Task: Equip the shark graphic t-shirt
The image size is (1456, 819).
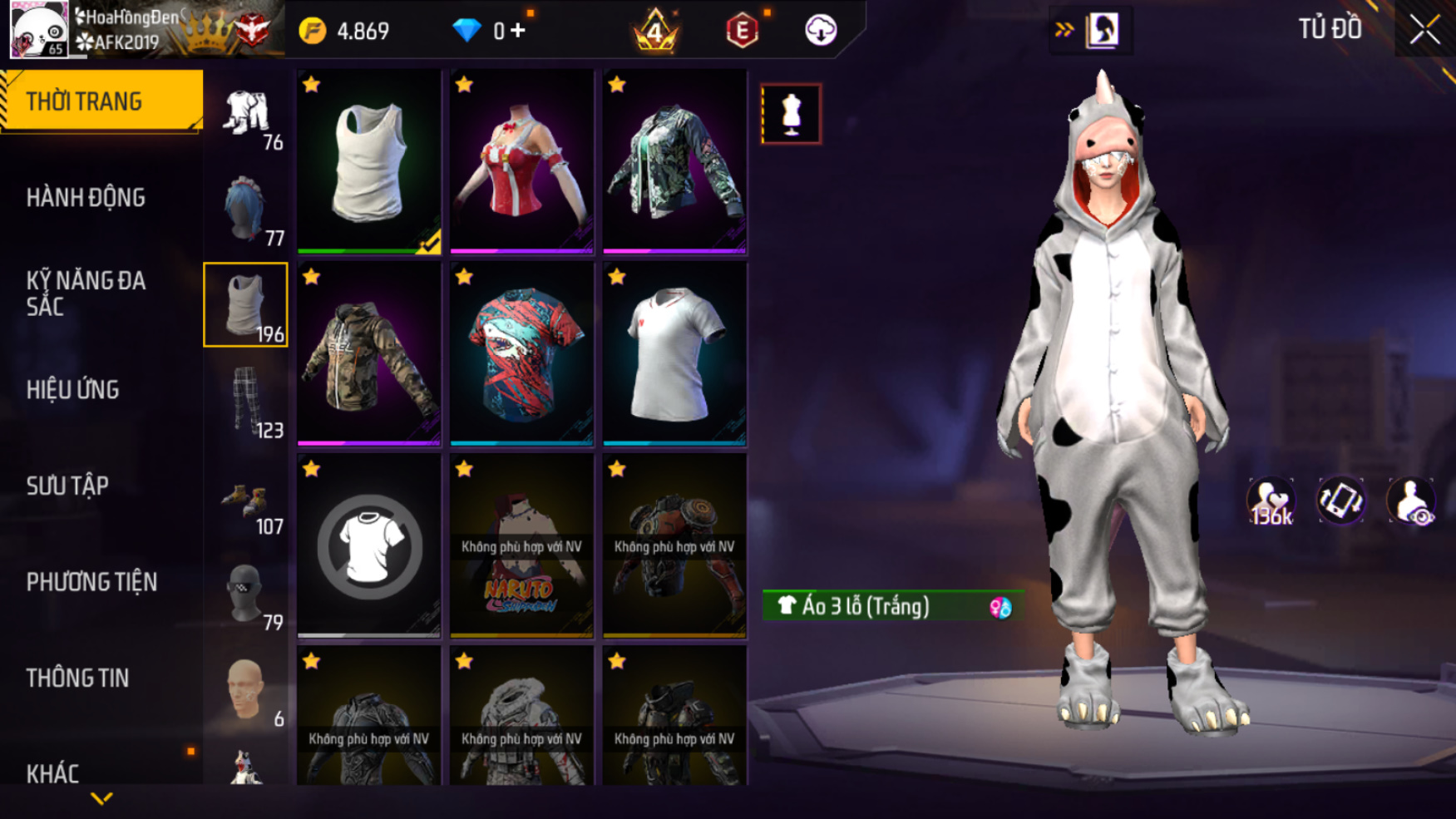Action: tap(521, 354)
